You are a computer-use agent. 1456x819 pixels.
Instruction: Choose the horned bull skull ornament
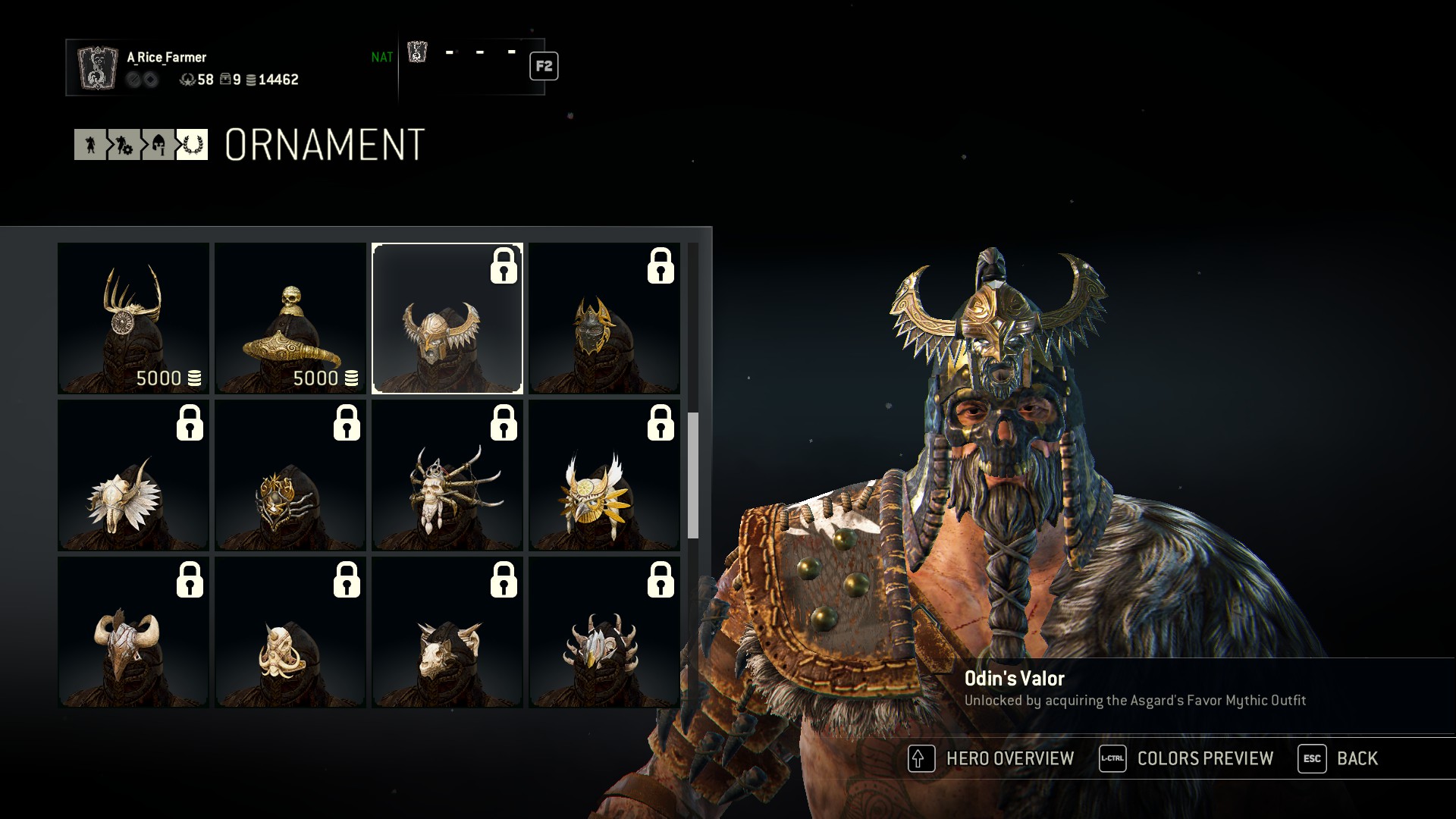pos(447,632)
